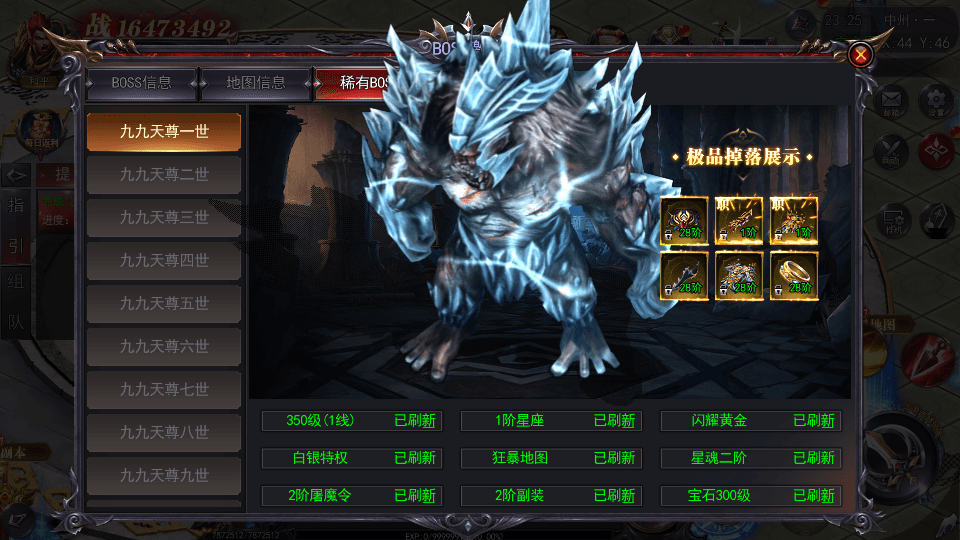Go to the 350级(1线) boss location
The image size is (960, 540).
click(x=350, y=421)
